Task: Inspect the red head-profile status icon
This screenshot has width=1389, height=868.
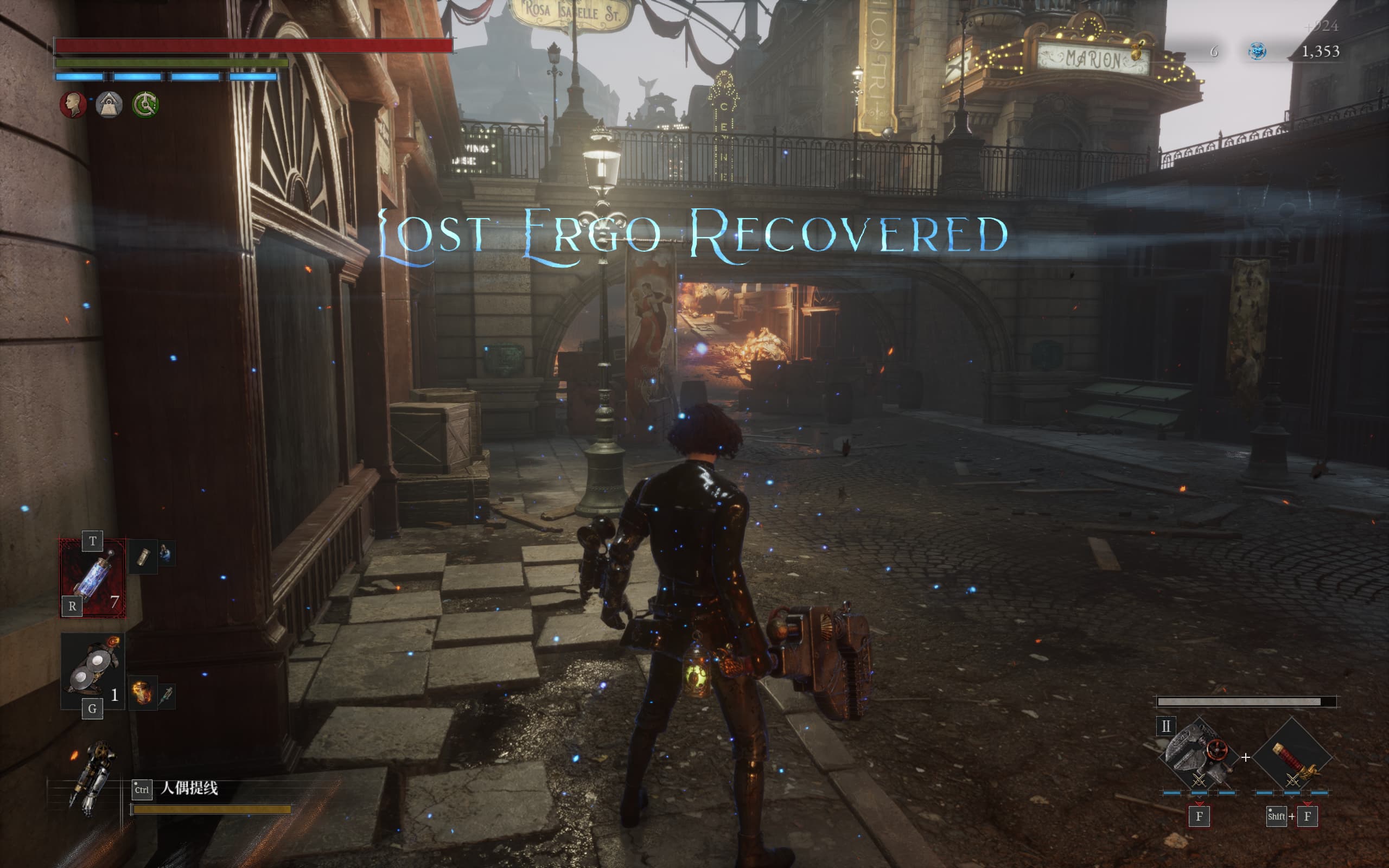Action: click(x=73, y=105)
